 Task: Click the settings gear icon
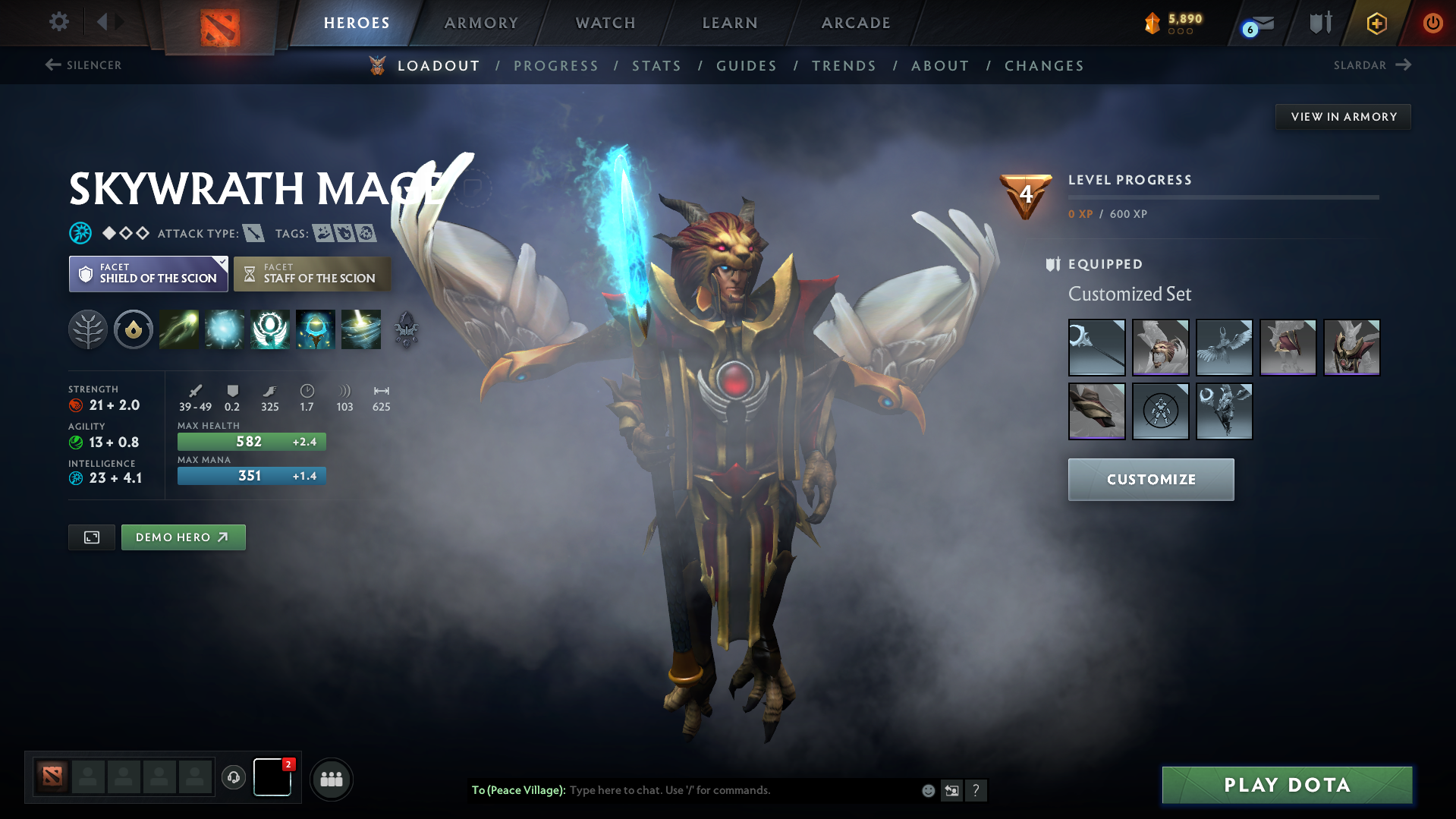[x=58, y=22]
